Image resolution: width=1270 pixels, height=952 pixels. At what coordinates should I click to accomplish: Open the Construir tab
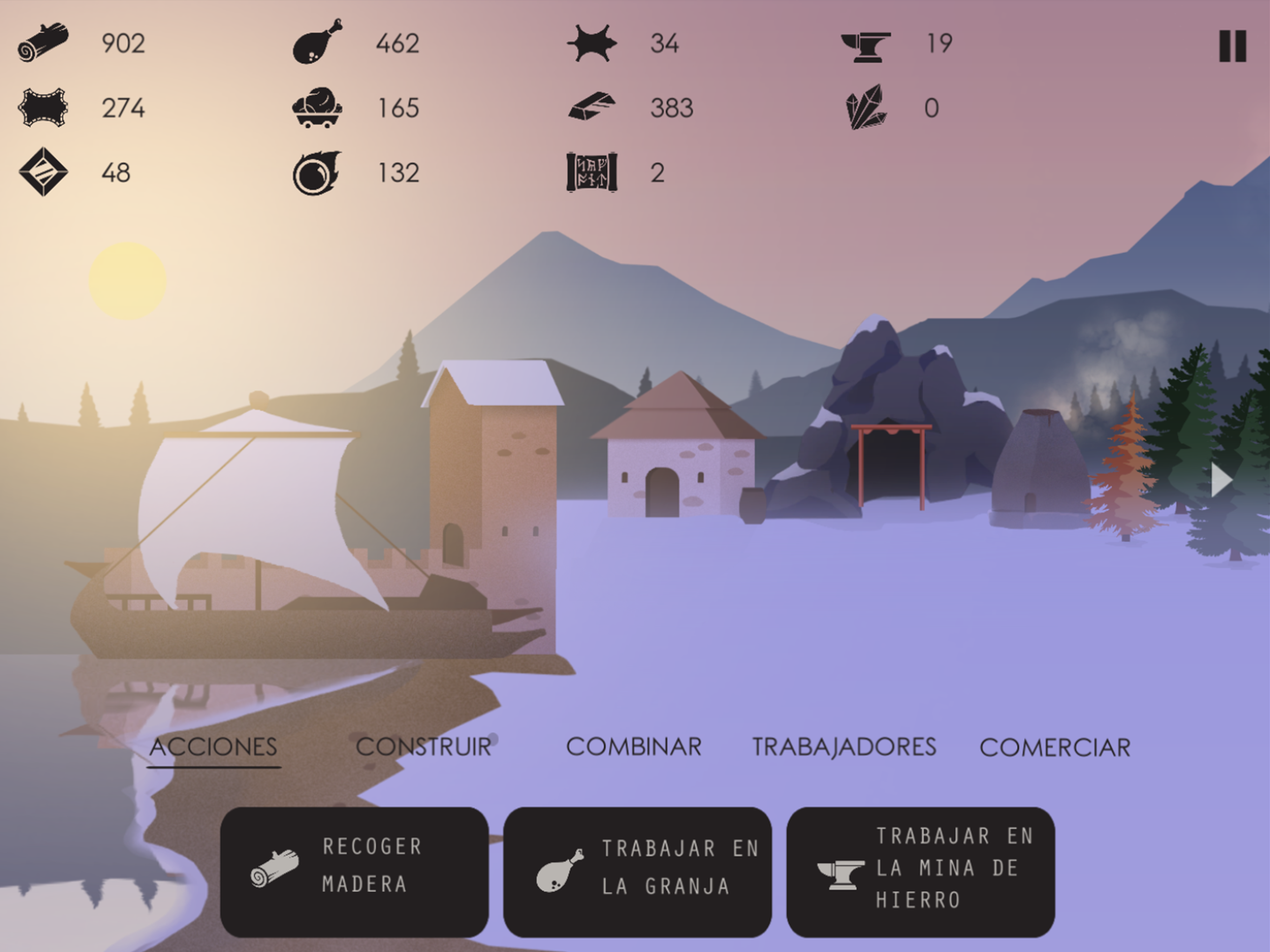point(423,747)
